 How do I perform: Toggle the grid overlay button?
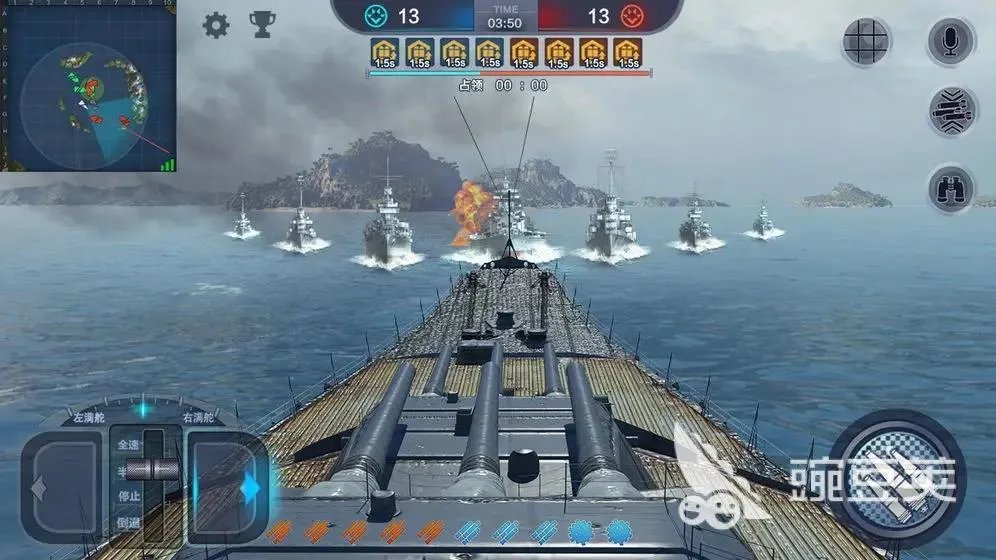[865, 42]
